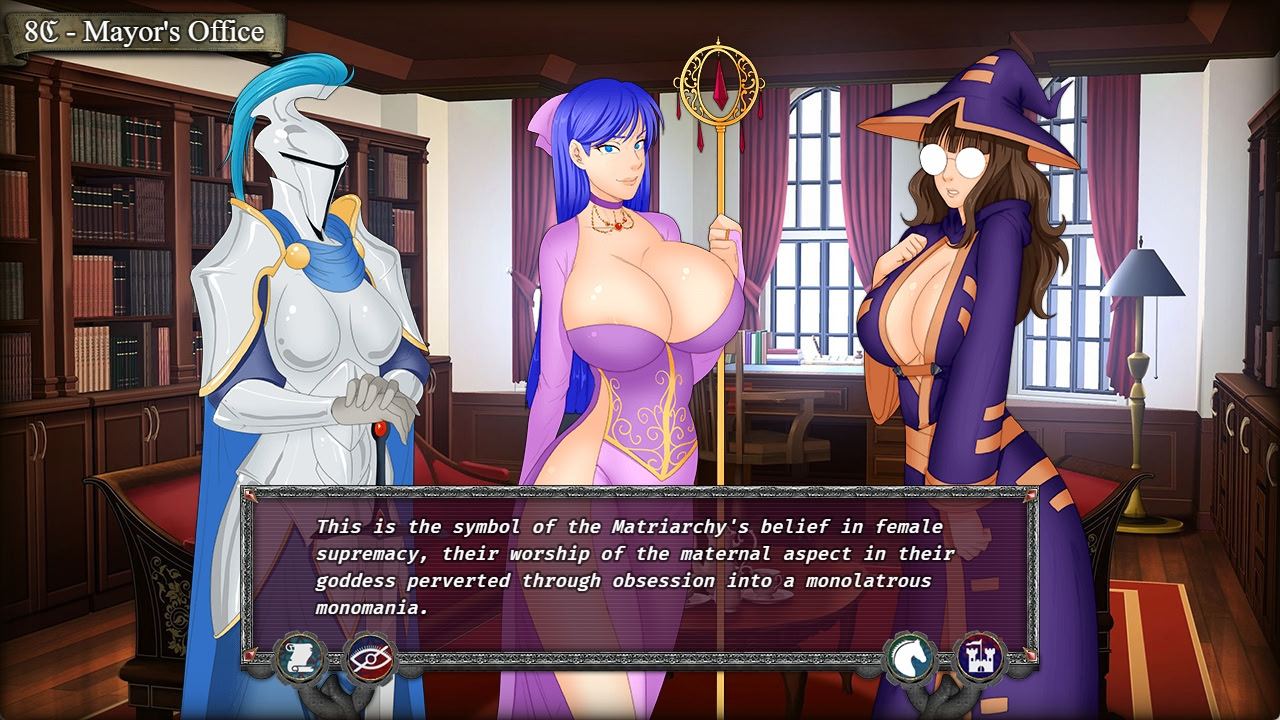1280x720 pixels.
Task: Click the flagged fortress emblem at bottom right
Action: click(981, 655)
